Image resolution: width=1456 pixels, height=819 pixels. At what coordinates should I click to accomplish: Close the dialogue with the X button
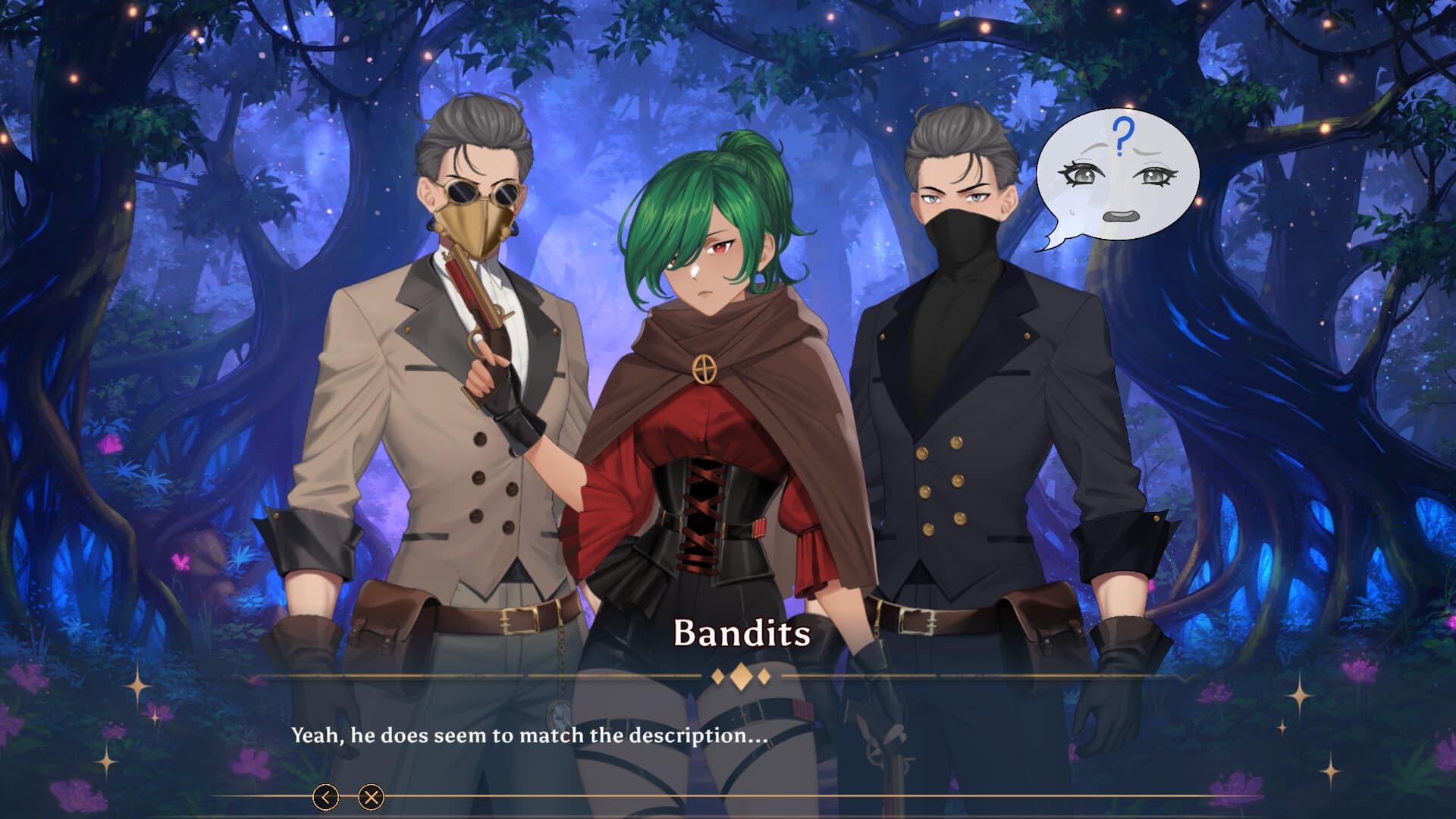371,797
